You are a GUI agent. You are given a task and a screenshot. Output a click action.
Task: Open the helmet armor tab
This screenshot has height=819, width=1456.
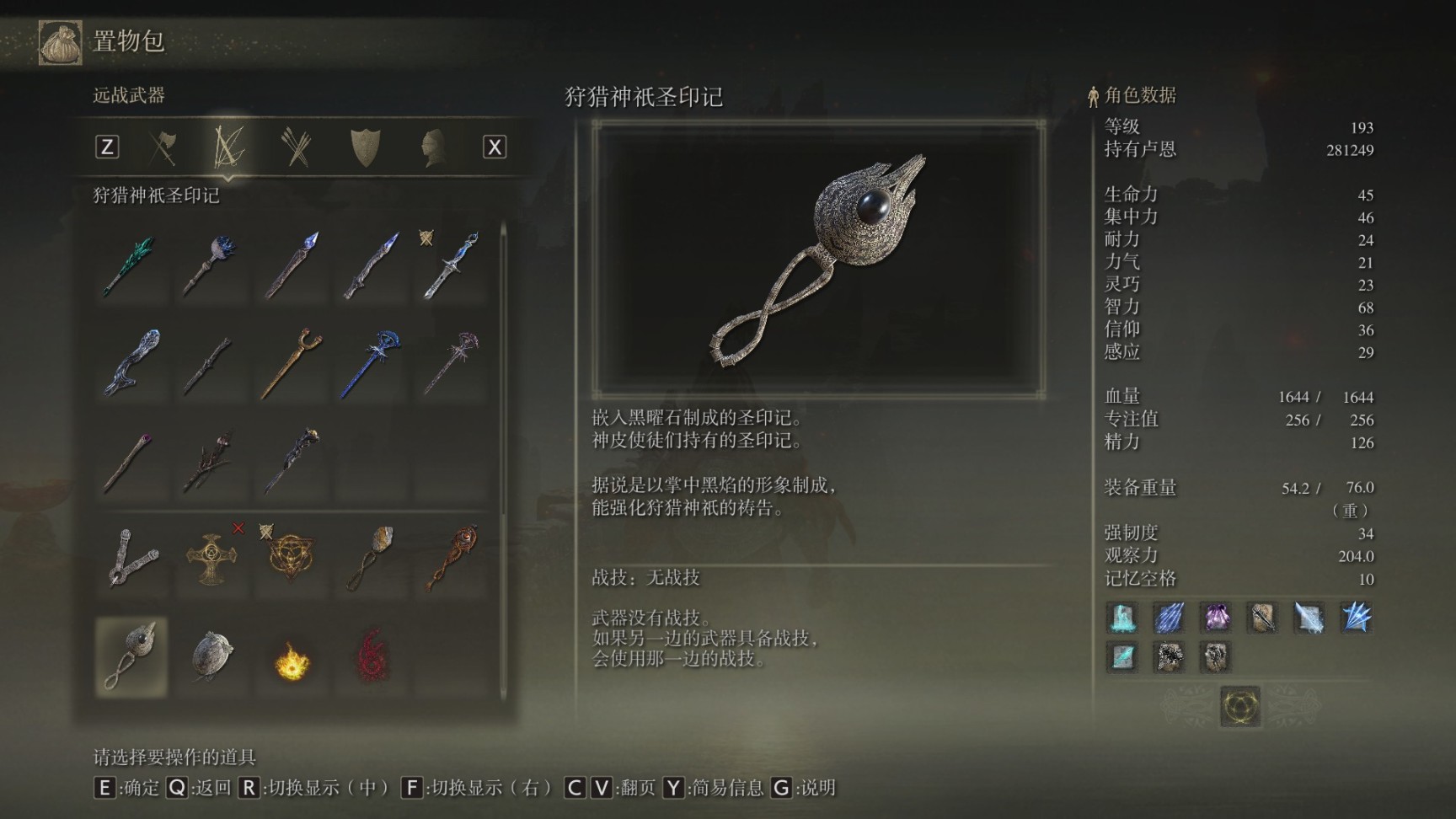click(432, 148)
